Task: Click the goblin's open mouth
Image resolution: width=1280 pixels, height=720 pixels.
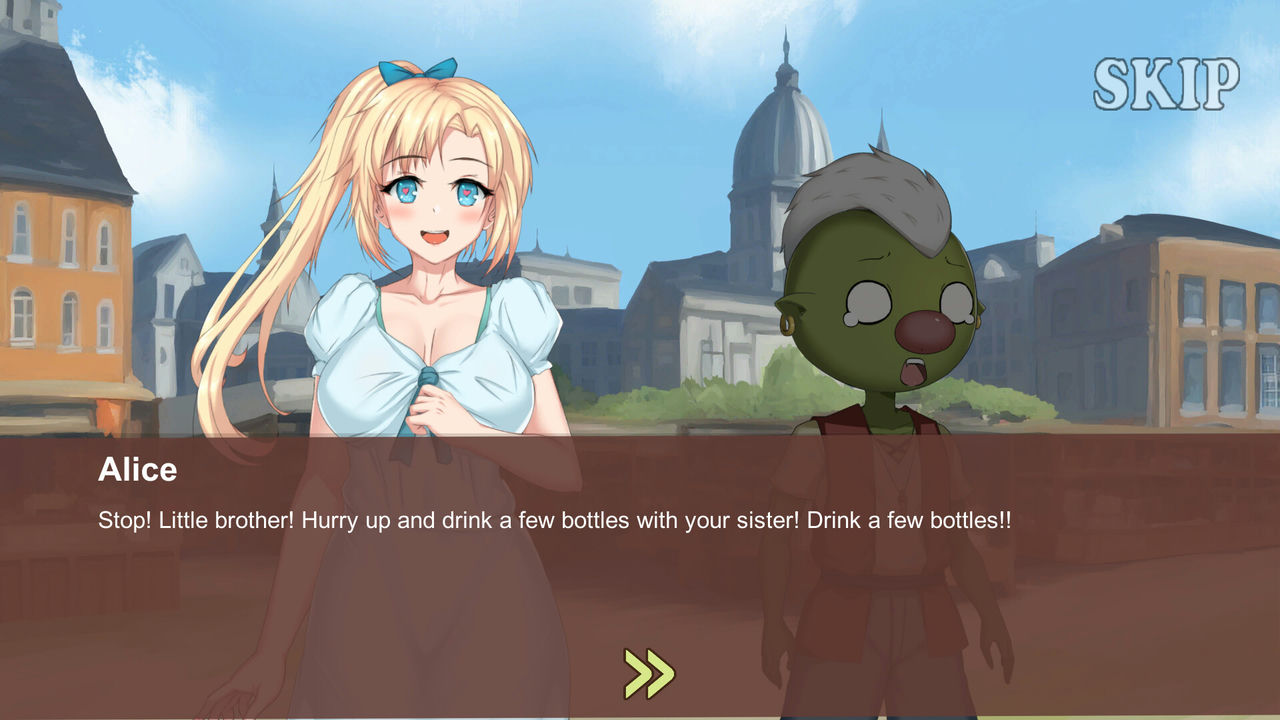Action: [x=913, y=372]
